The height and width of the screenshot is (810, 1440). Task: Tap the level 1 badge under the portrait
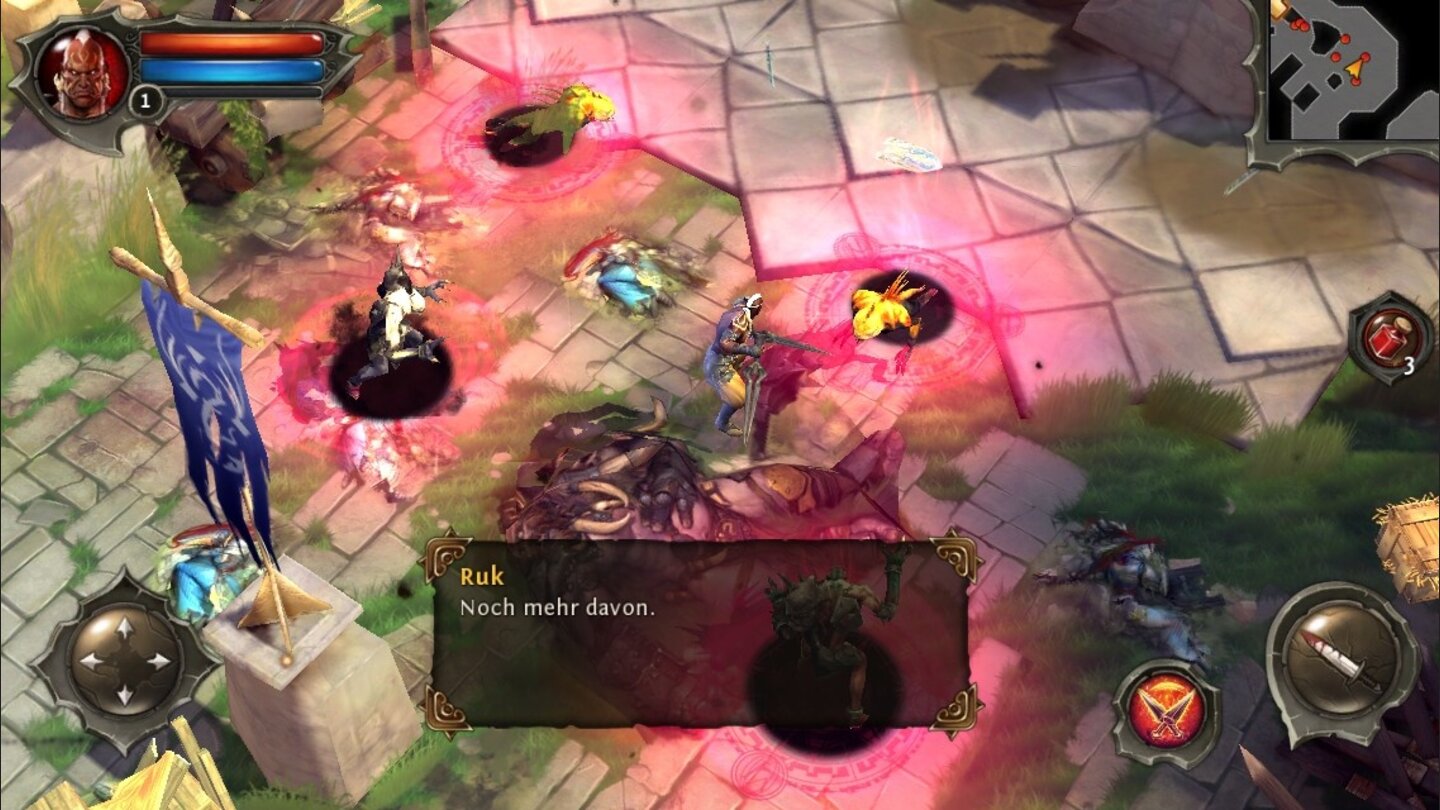pos(144,99)
